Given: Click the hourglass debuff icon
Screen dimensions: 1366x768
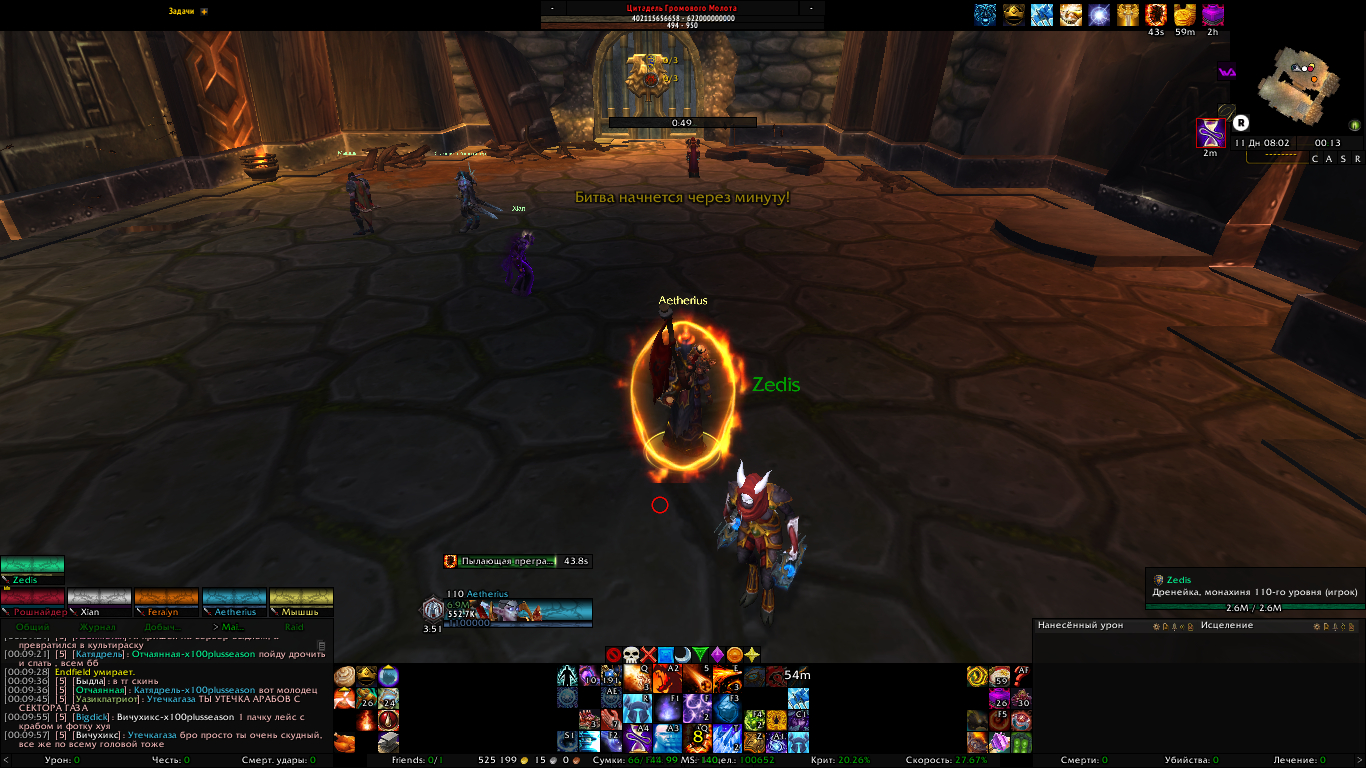Looking at the screenshot, I should [x=1211, y=132].
